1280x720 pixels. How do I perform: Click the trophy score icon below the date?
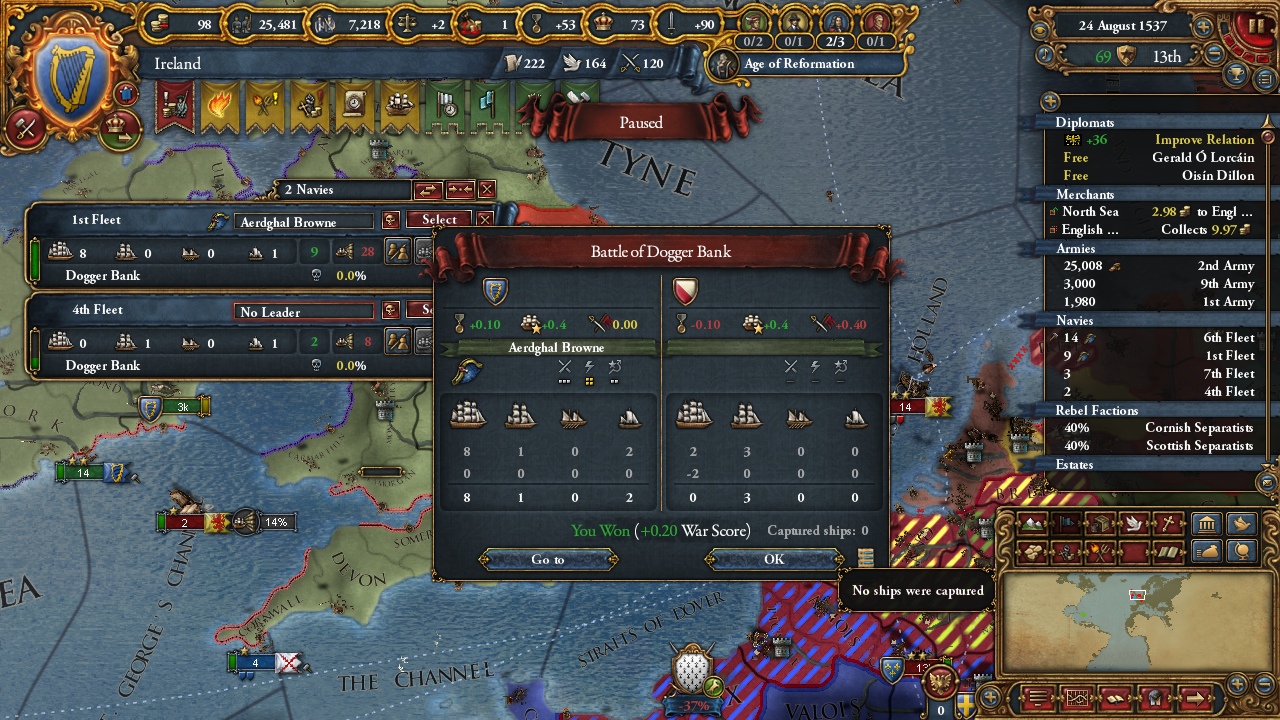(x=1236, y=72)
